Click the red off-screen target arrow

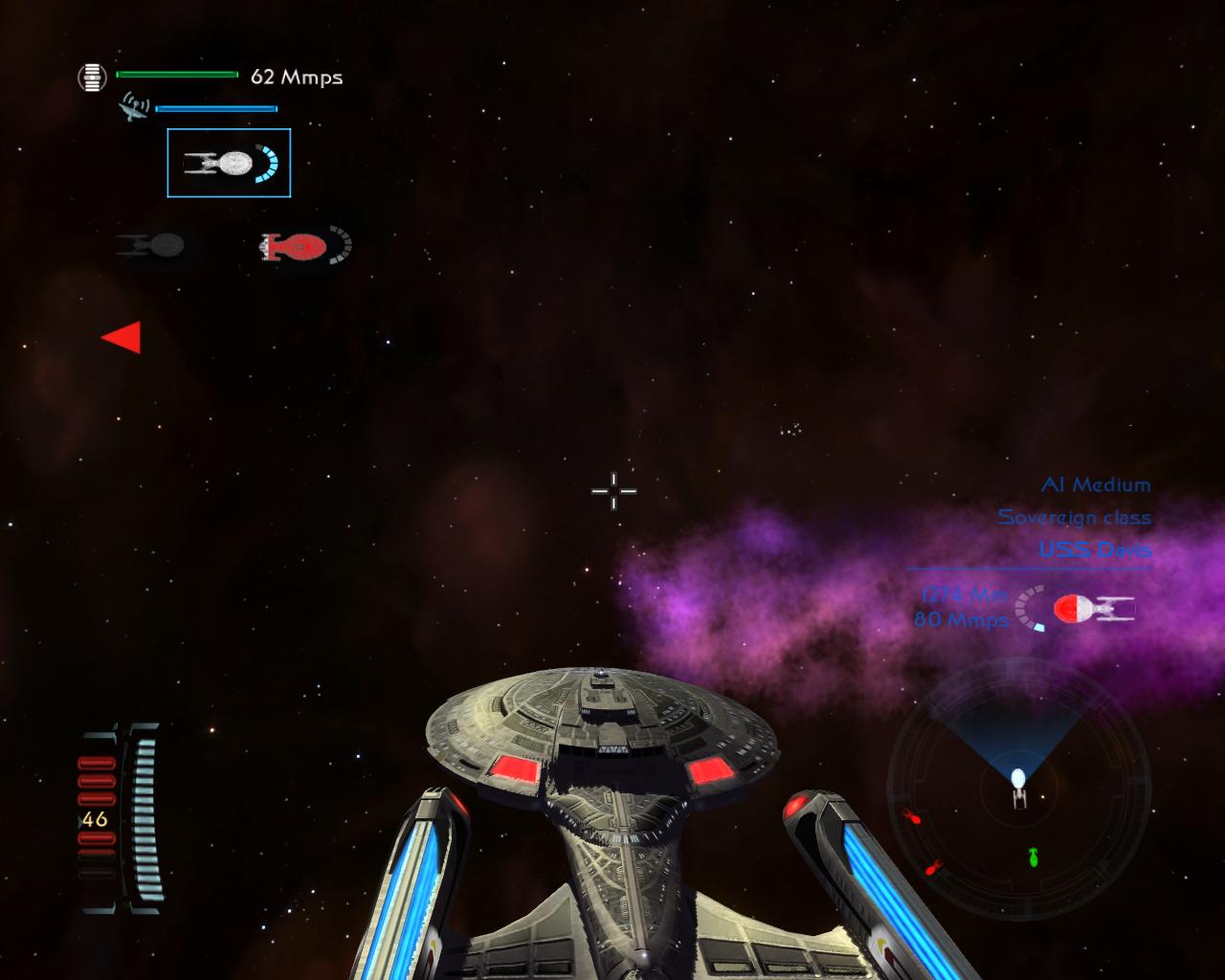123,337
